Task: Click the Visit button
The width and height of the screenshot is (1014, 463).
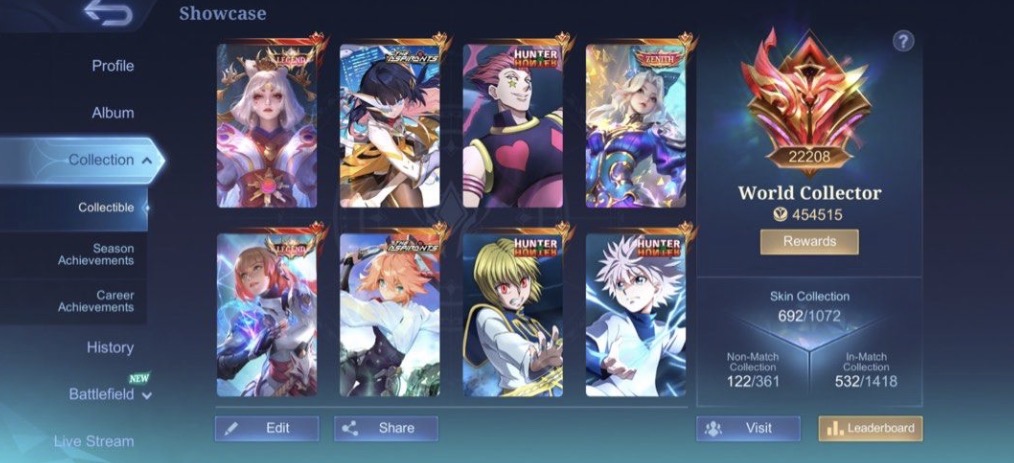Action: coord(748,428)
